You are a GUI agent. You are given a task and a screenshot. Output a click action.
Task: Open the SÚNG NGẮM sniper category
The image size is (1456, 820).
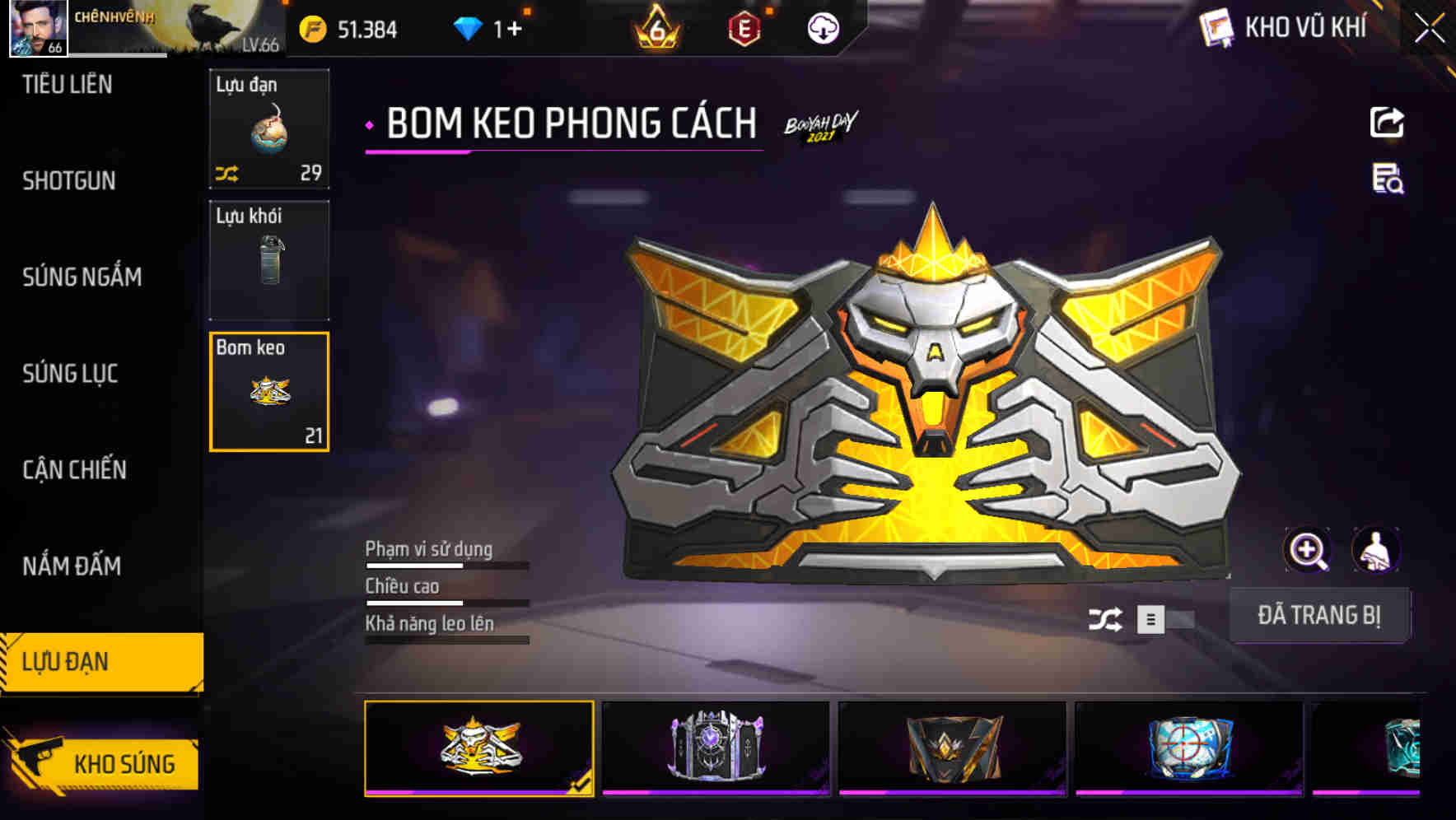point(82,277)
